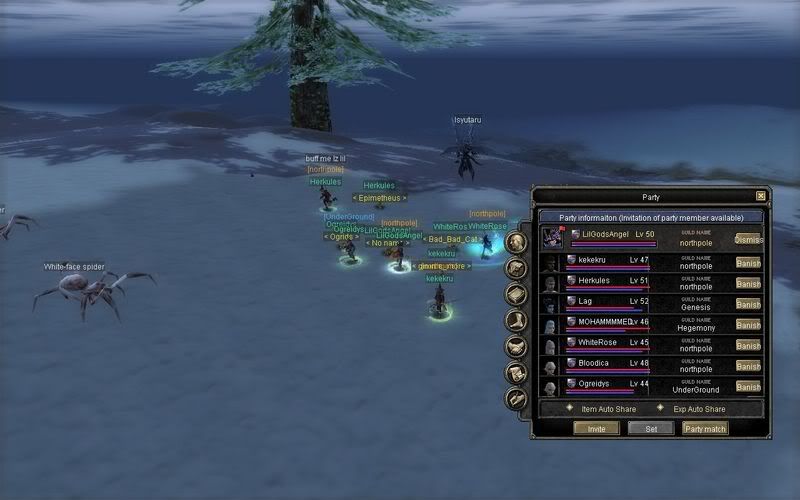800x500 pixels.
Task: Close the Party window
Action: pyautogui.click(x=761, y=197)
